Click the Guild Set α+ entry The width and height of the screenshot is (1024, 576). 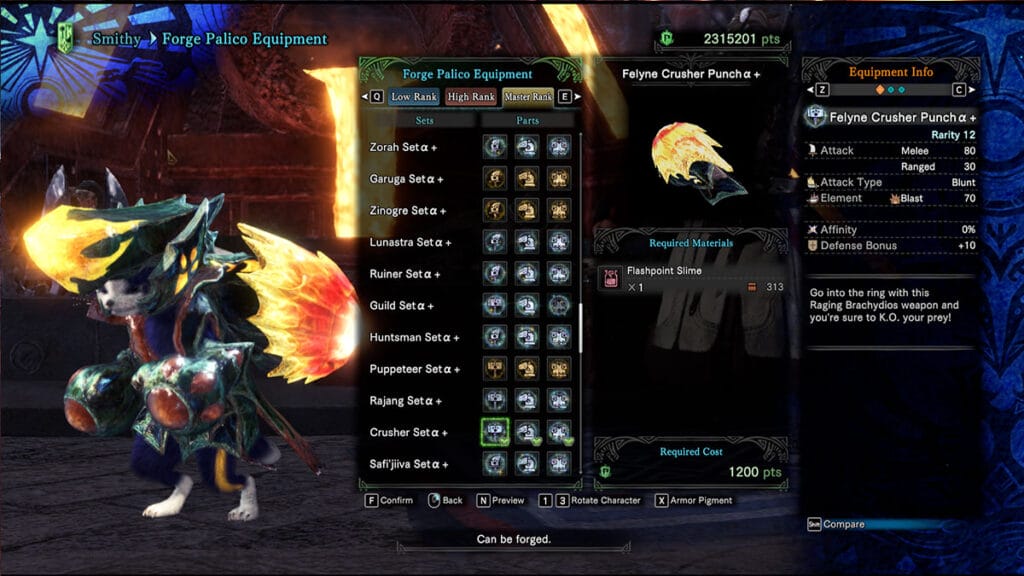pyautogui.click(x=403, y=306)
